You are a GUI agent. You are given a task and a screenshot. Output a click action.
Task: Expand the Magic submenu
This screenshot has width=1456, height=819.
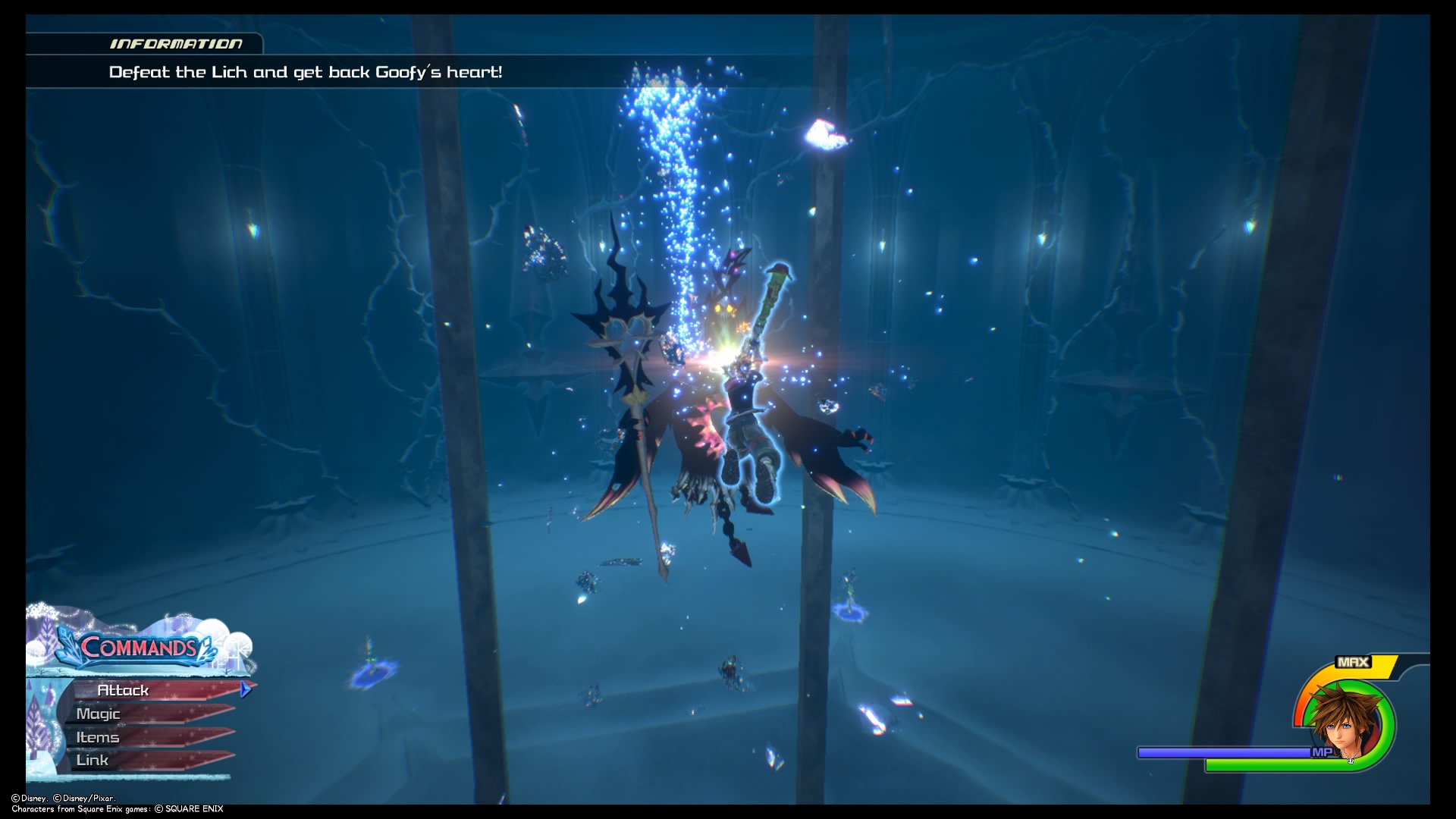97,714
